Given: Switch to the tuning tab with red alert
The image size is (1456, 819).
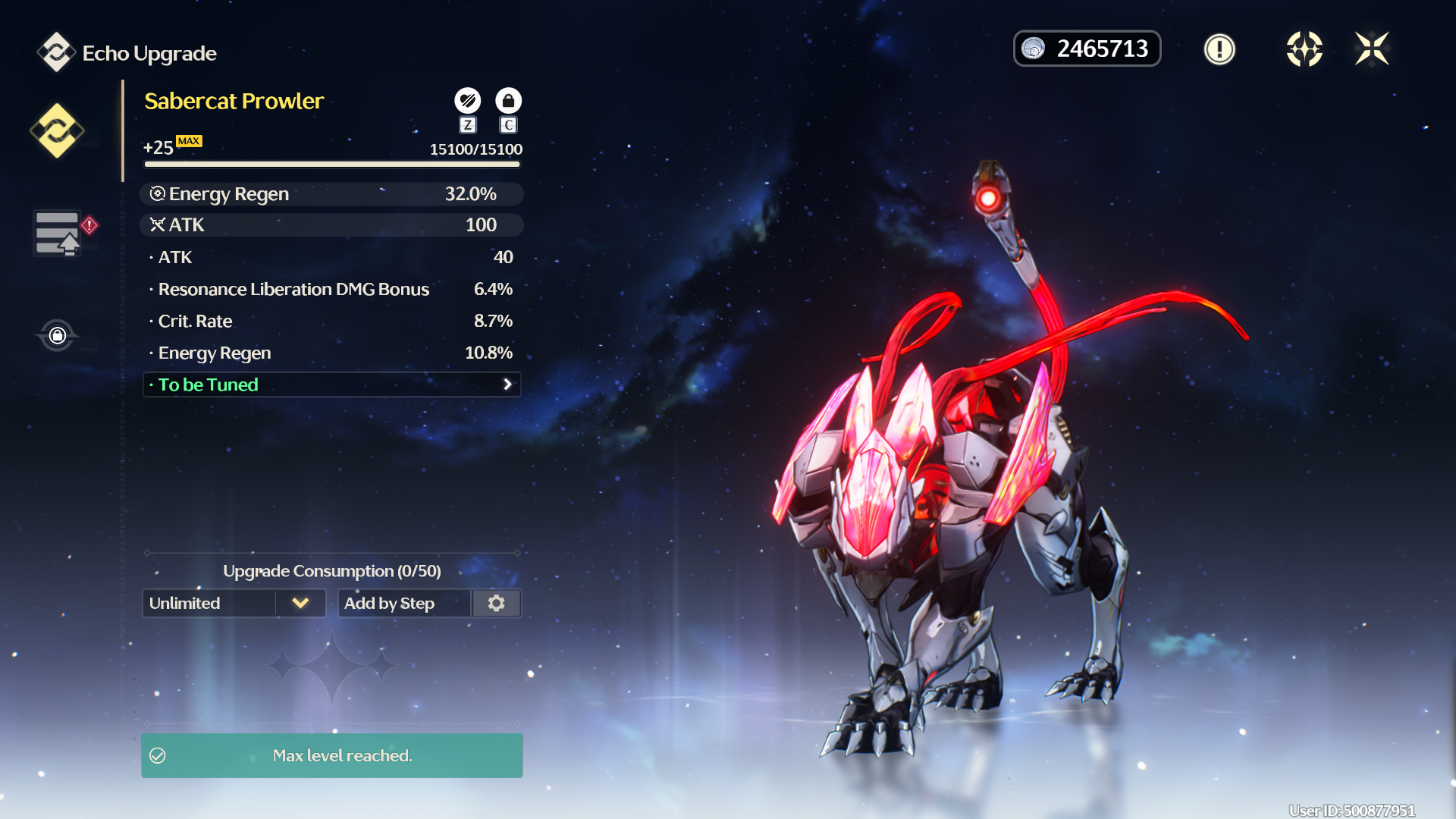Looking at the screenshot, I should 59,233.
